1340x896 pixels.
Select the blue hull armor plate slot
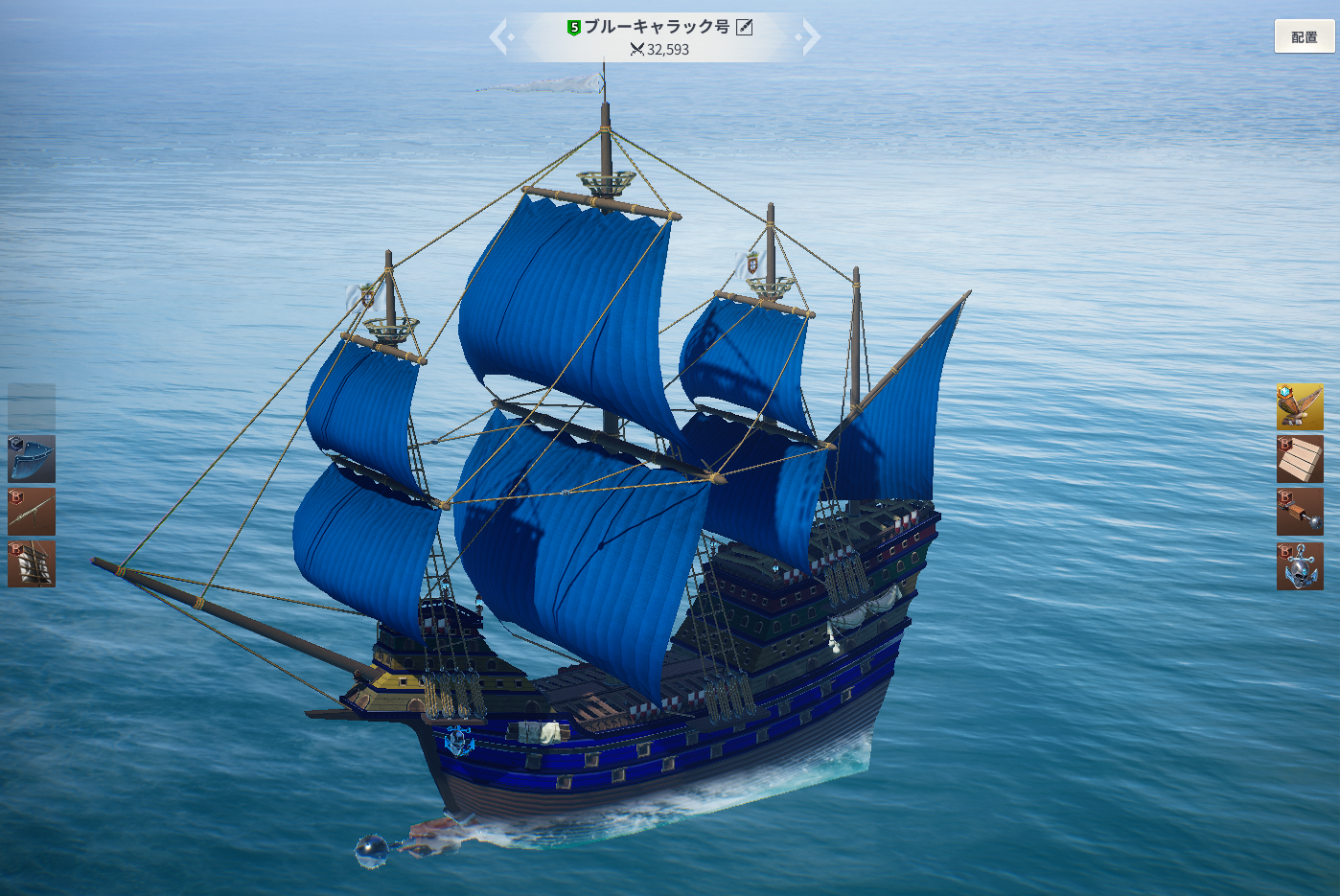tap(32, 459)
